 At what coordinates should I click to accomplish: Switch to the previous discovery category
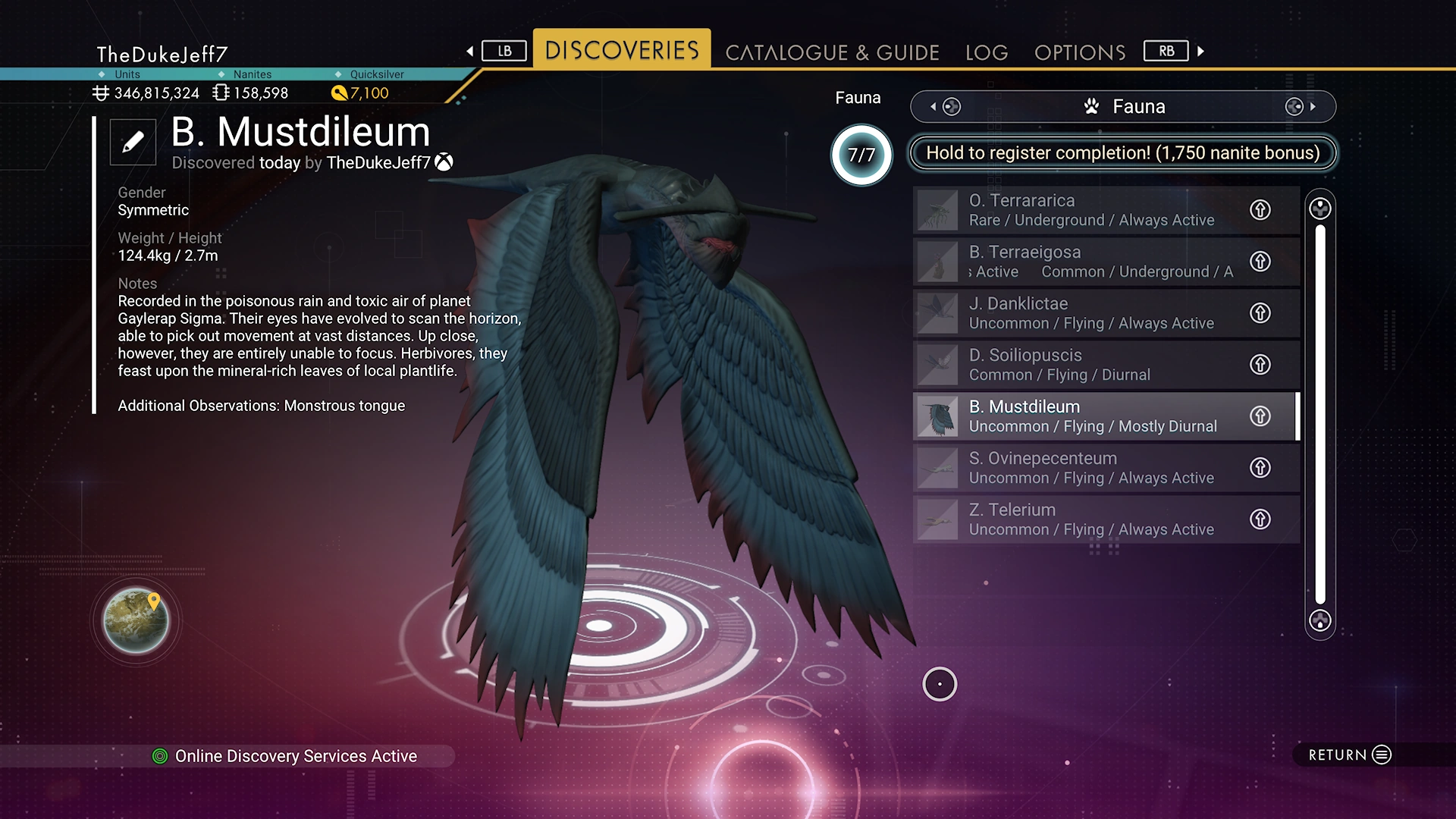click(943, 107)
